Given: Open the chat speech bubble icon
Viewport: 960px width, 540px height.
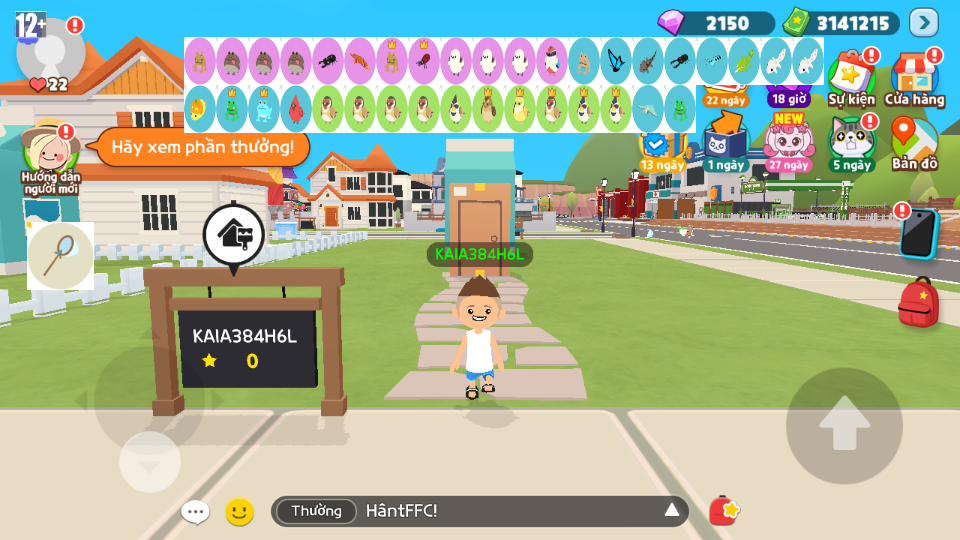Looking at the screenshot, I should pos(195,512).
